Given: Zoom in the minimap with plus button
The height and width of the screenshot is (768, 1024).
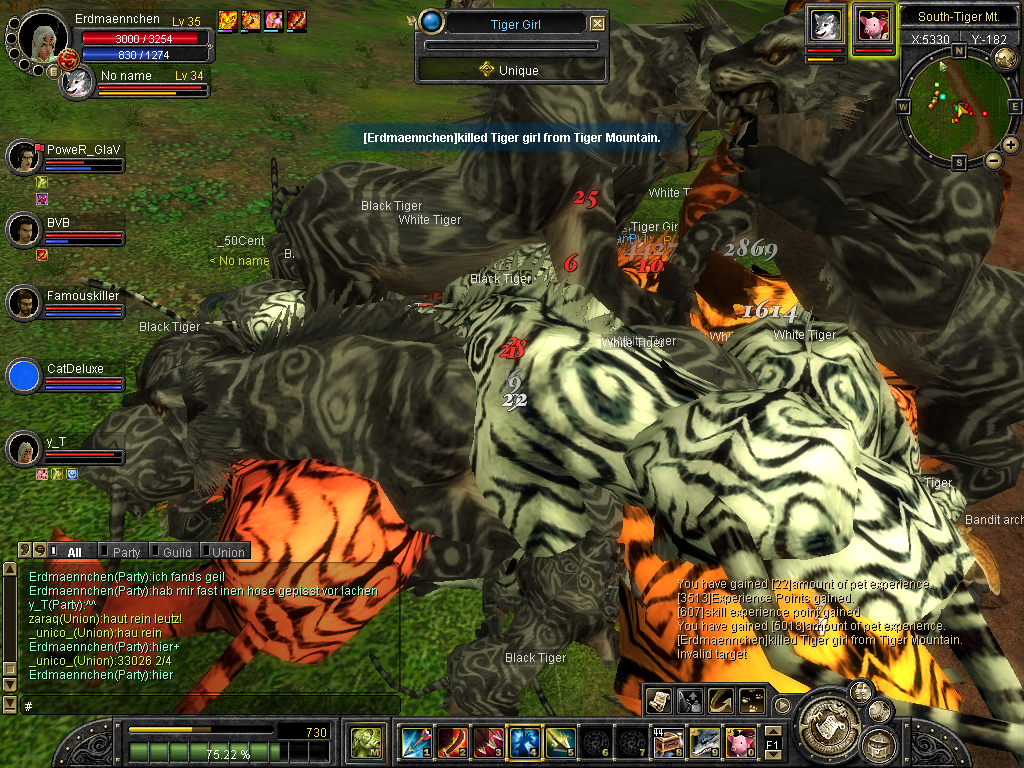Looking at the screenshot, I should [1011, 145].
